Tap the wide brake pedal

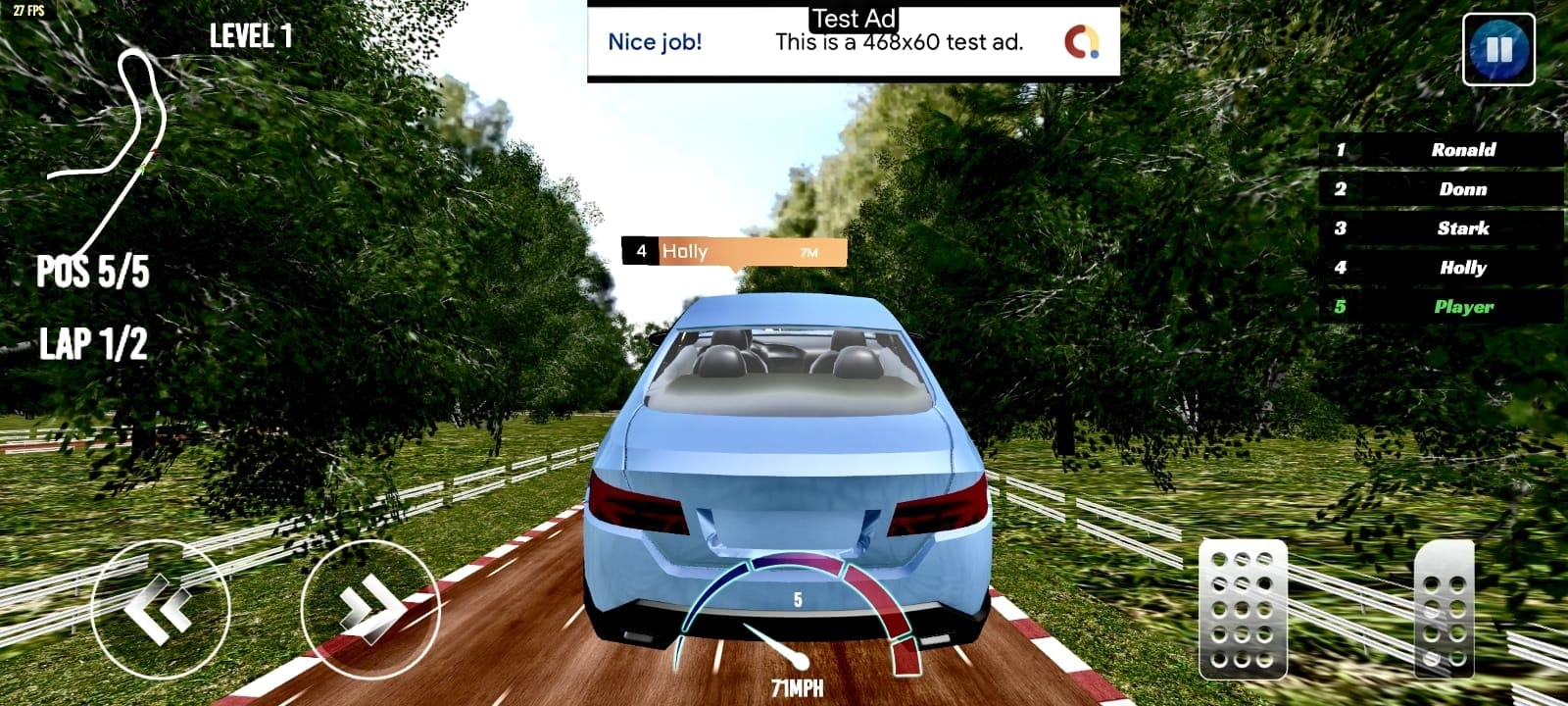click(1243, 609)
